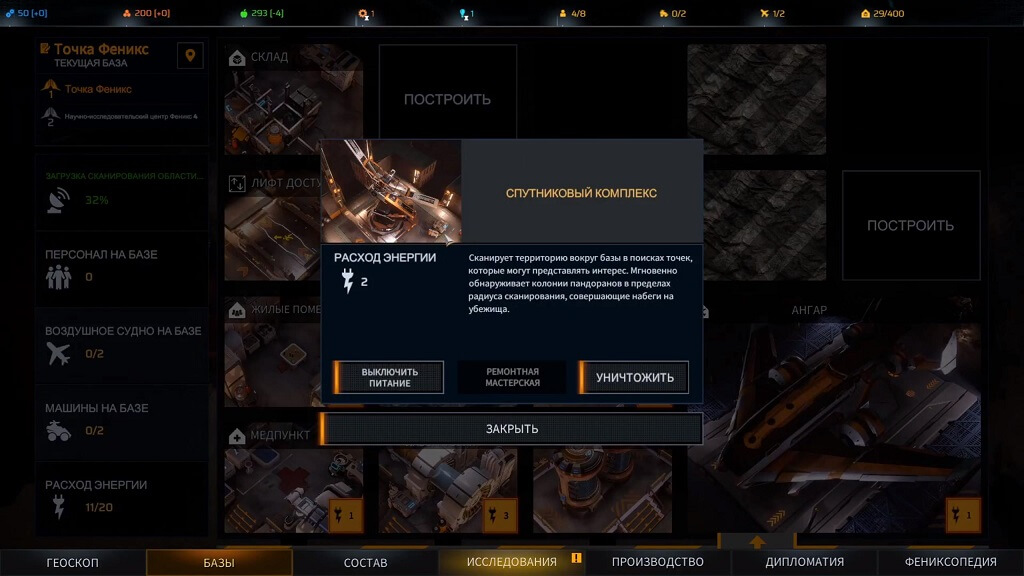
Task: Open the Ремонтная мастерская option
Action: point(512,377)
